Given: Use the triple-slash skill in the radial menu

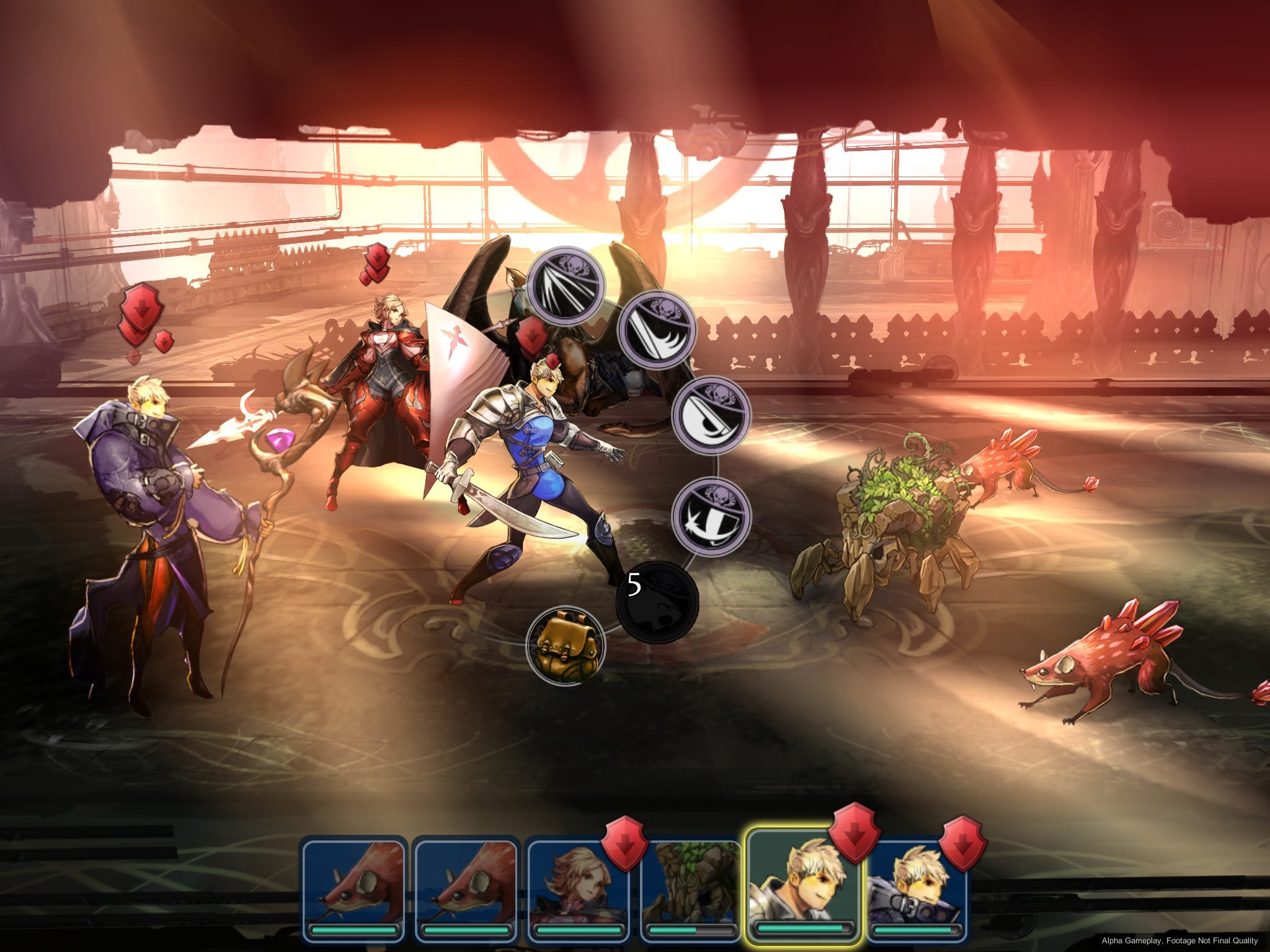Looking at the screenshot, I should tap(565, 286).
